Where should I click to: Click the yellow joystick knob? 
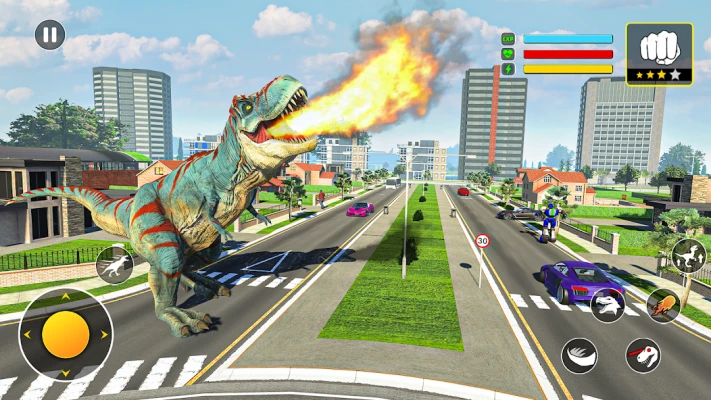pos(66,334)
